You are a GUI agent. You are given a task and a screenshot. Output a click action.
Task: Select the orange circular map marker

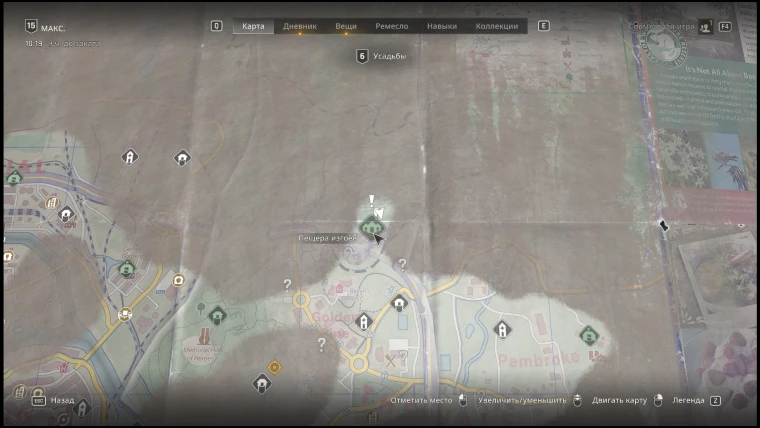pyautogui.click(x=275, y=367)
